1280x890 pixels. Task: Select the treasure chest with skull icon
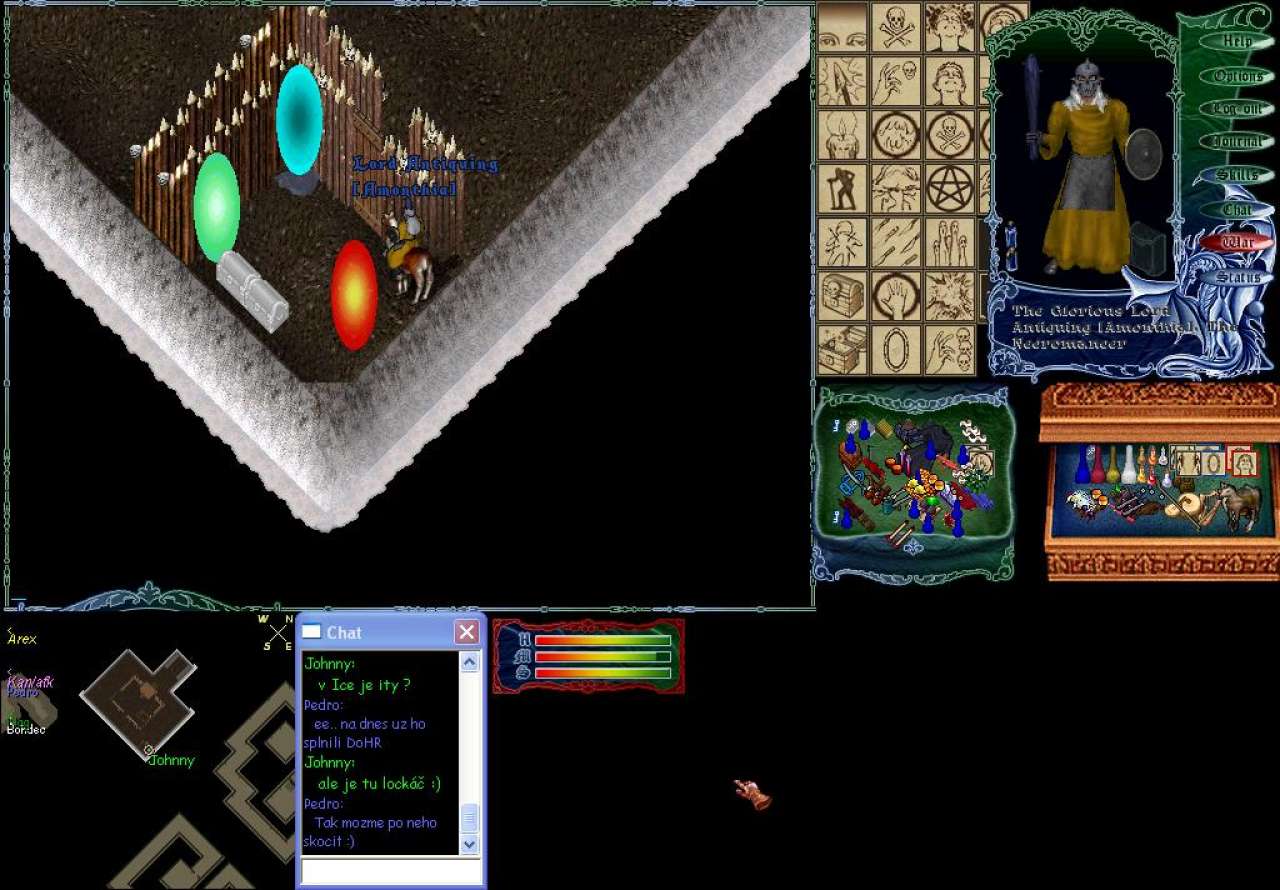click(842, 296)
